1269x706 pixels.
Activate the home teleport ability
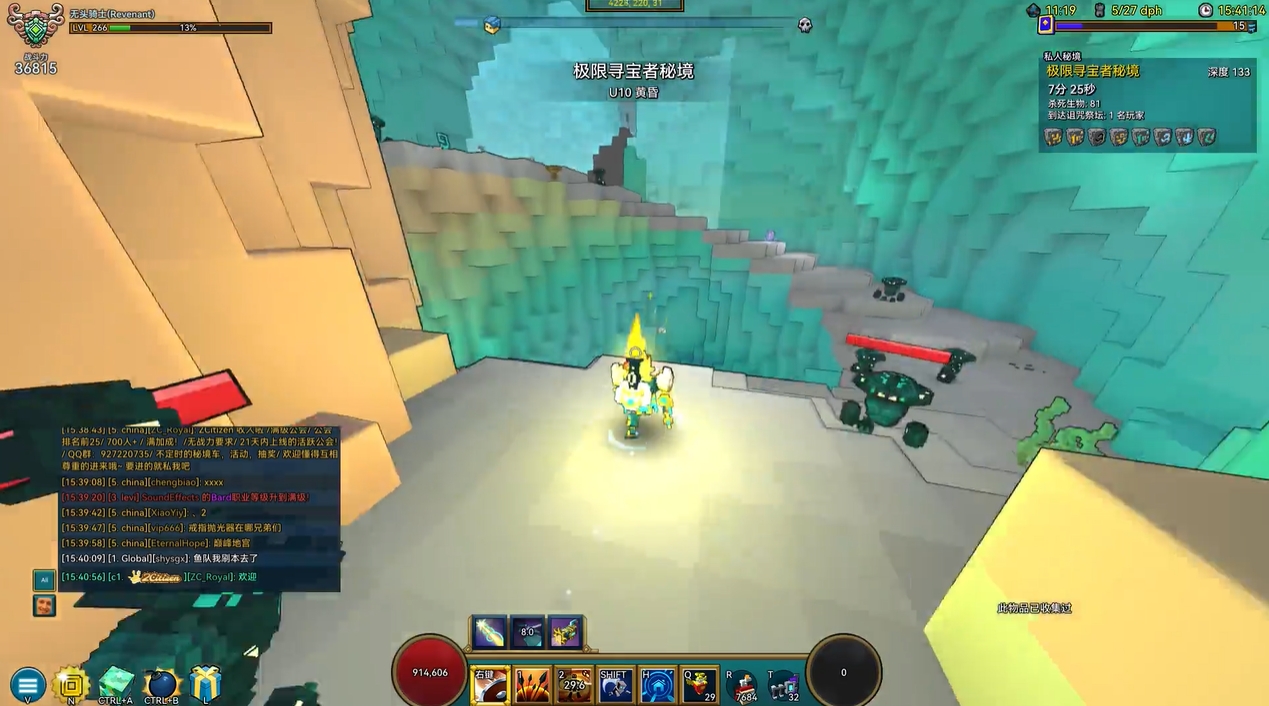pos(657,685)
